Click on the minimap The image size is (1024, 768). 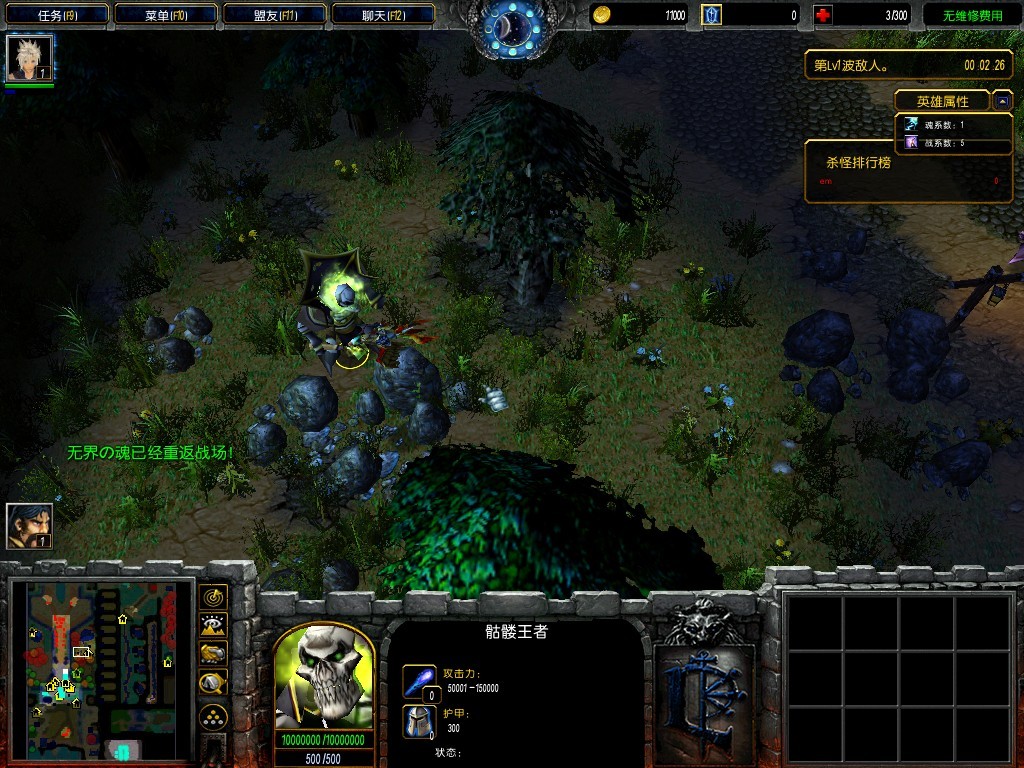tap(100, 668)
